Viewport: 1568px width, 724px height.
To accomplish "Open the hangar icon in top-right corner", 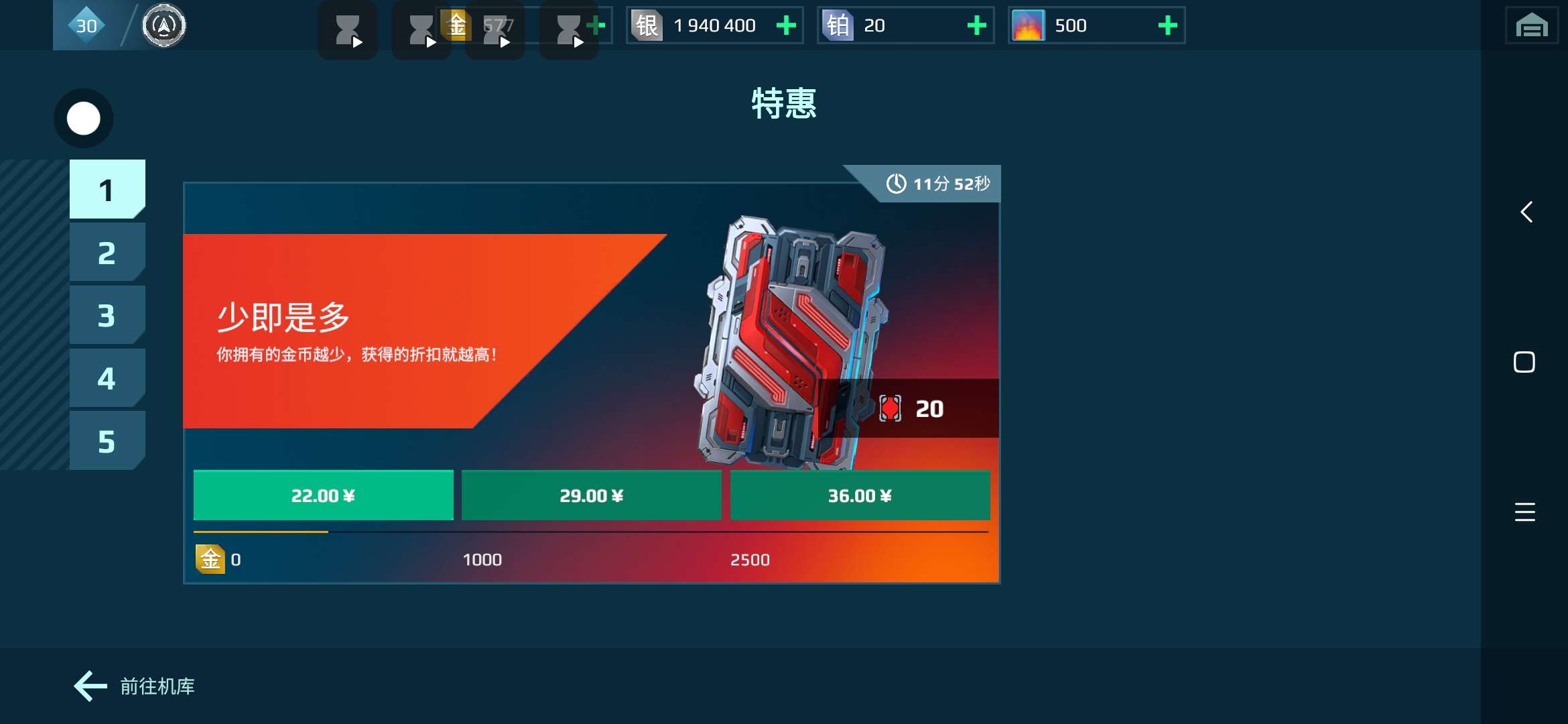I will [1532, 26].
